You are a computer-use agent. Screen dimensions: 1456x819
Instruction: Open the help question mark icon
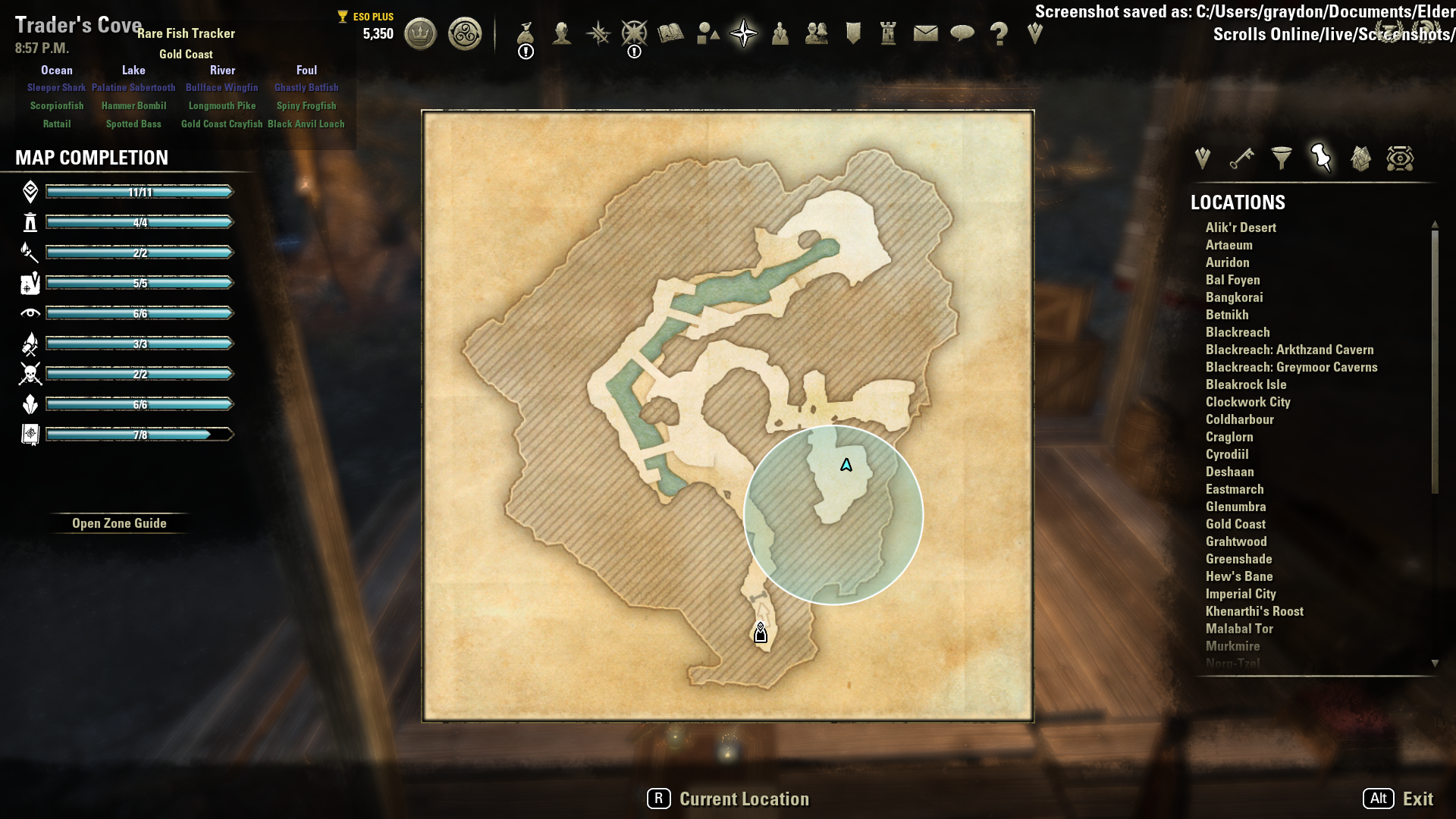coord(999,33)
